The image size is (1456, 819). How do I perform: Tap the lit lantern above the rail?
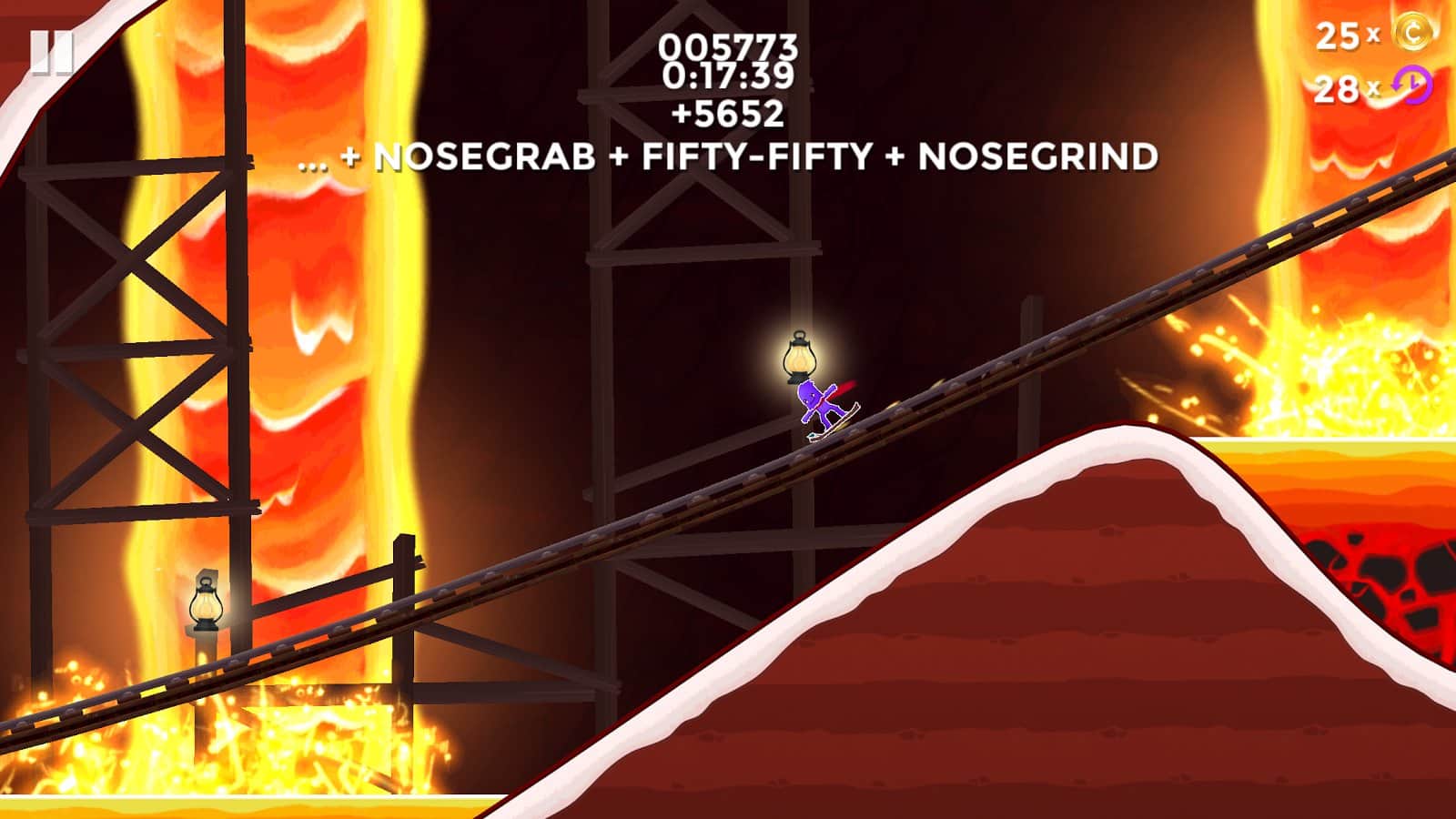[x=799, y=355]
